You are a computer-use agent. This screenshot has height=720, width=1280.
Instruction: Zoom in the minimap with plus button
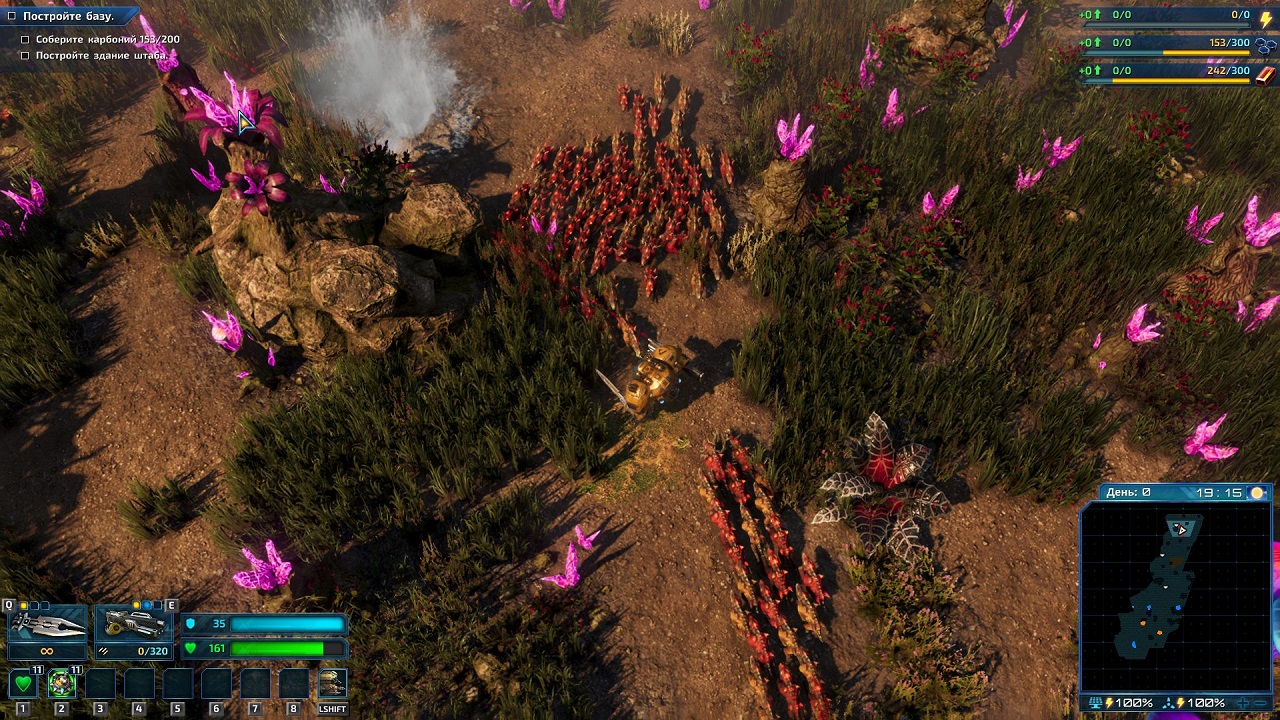[1243, 703]
